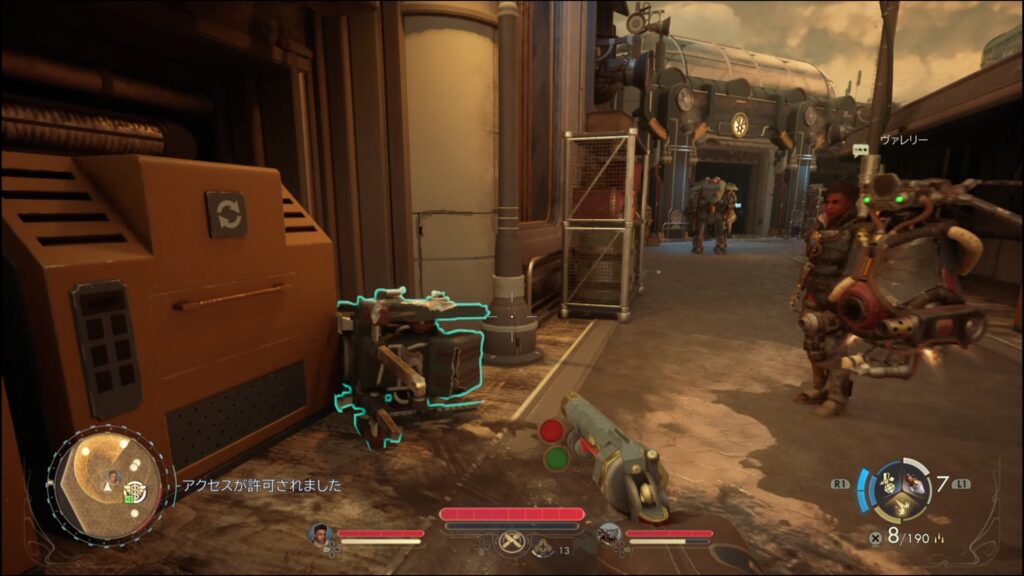Click the robot companion's portrait
Screen dimensions: 1024x576
pyautogui.click(x=609, y=535)
